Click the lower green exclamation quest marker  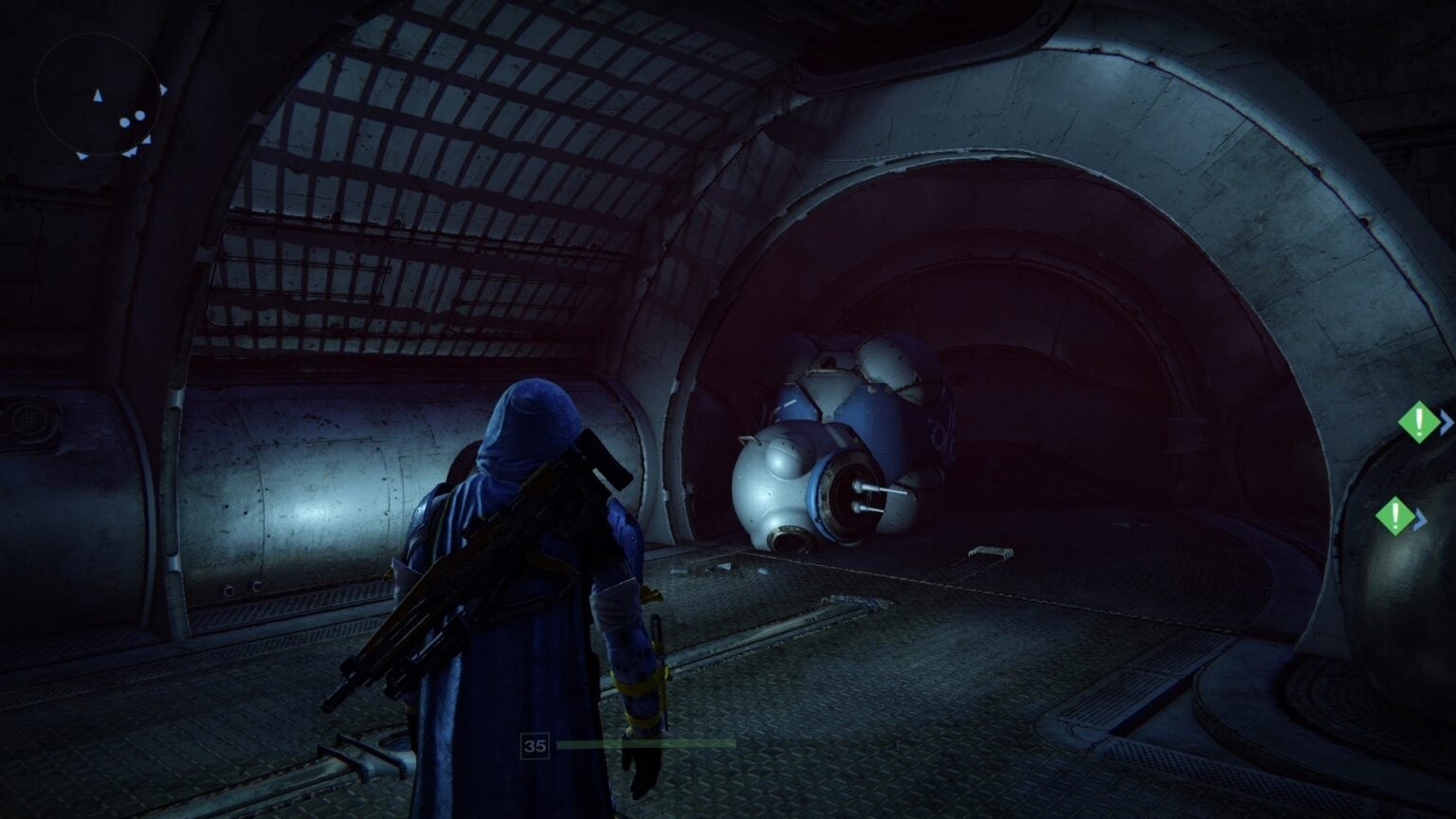coord(1395,514)
